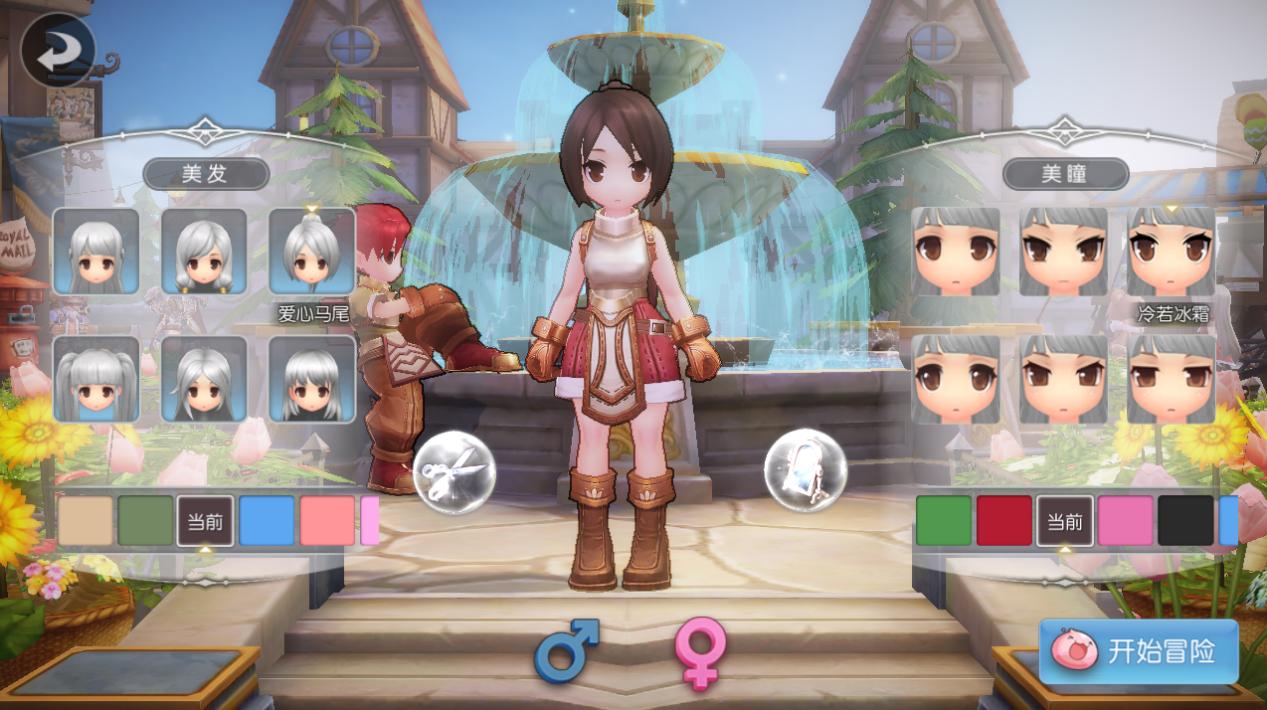The width and height of the screenshot is (1267, 710).
Task: Pick the black eye color swatch
Action: (1185, 521)
